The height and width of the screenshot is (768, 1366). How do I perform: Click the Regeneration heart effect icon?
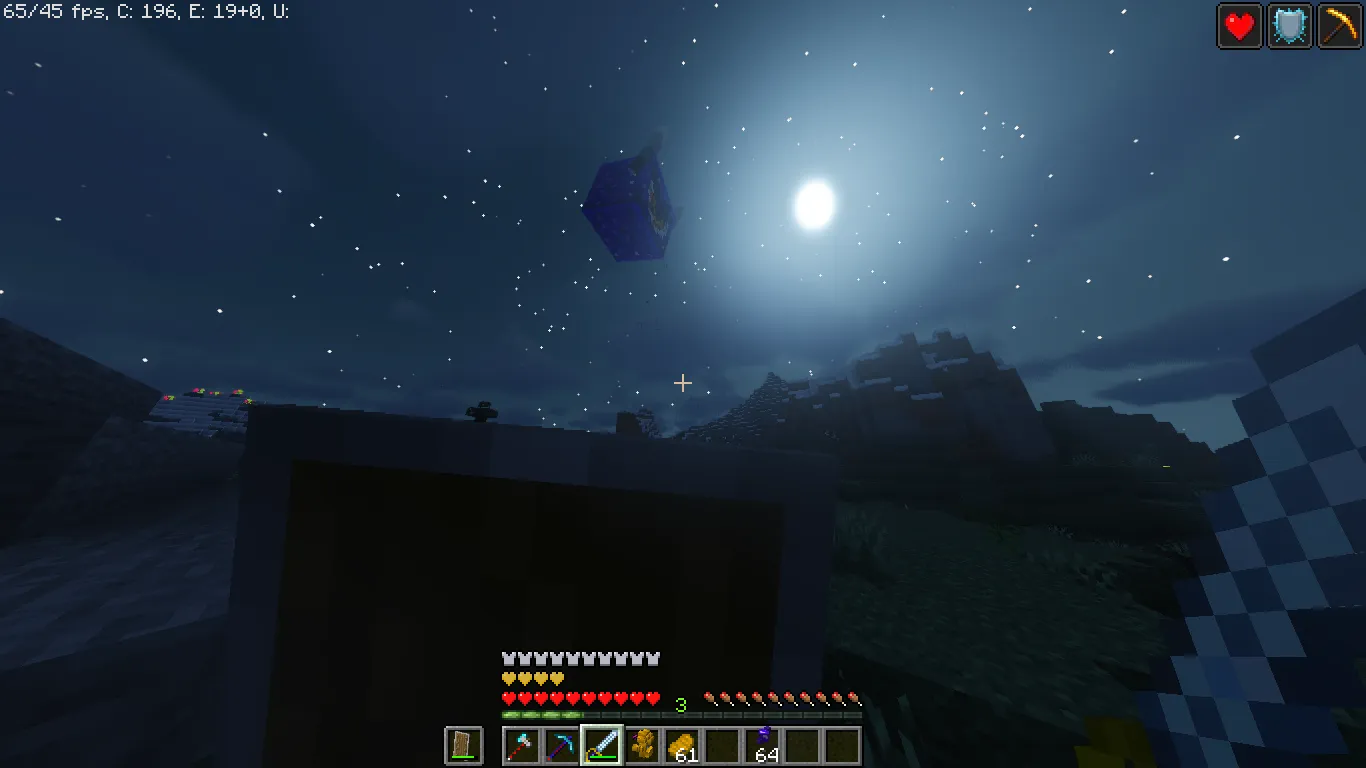coord(1239,26)
